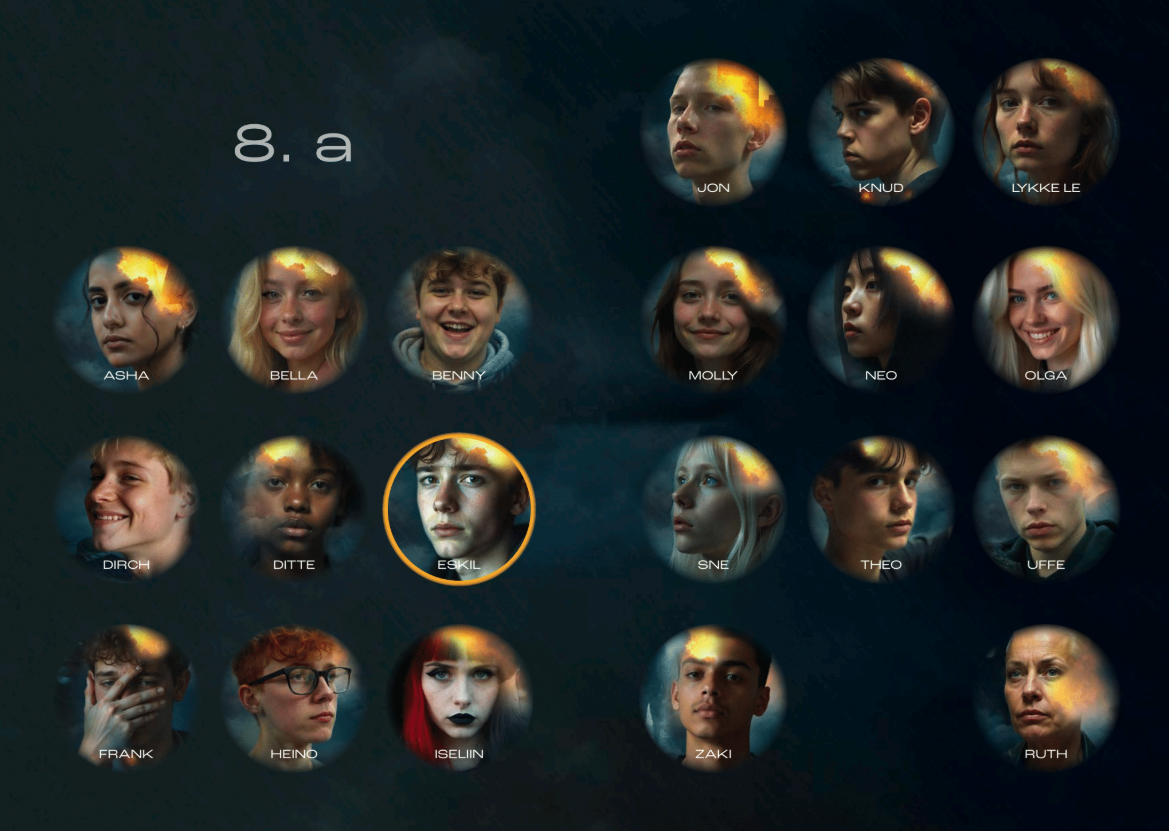
Task: Open Frank's character portrait
Action: coord(127,696)
